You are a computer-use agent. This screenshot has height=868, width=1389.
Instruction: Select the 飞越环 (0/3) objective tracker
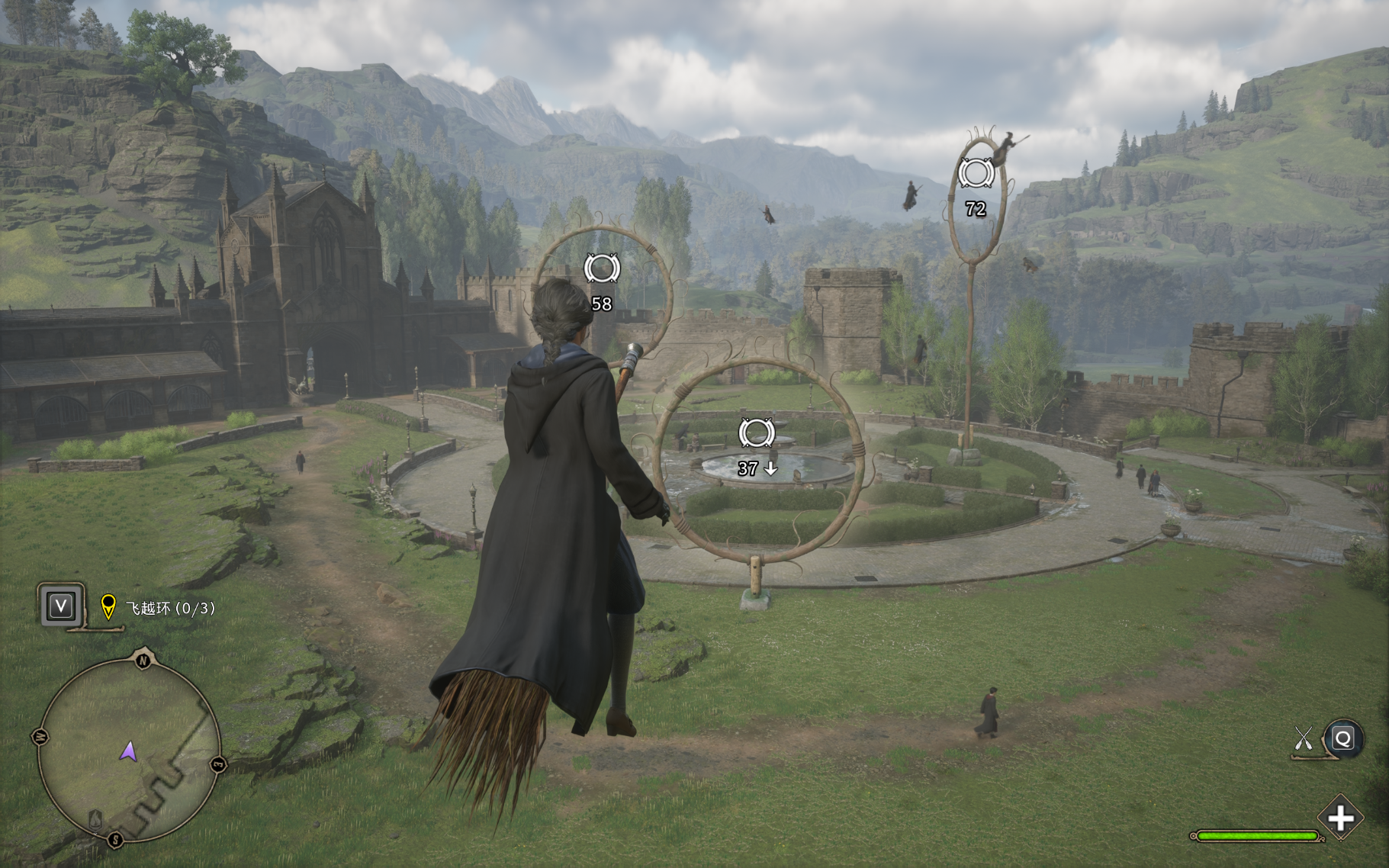point(170,608)
